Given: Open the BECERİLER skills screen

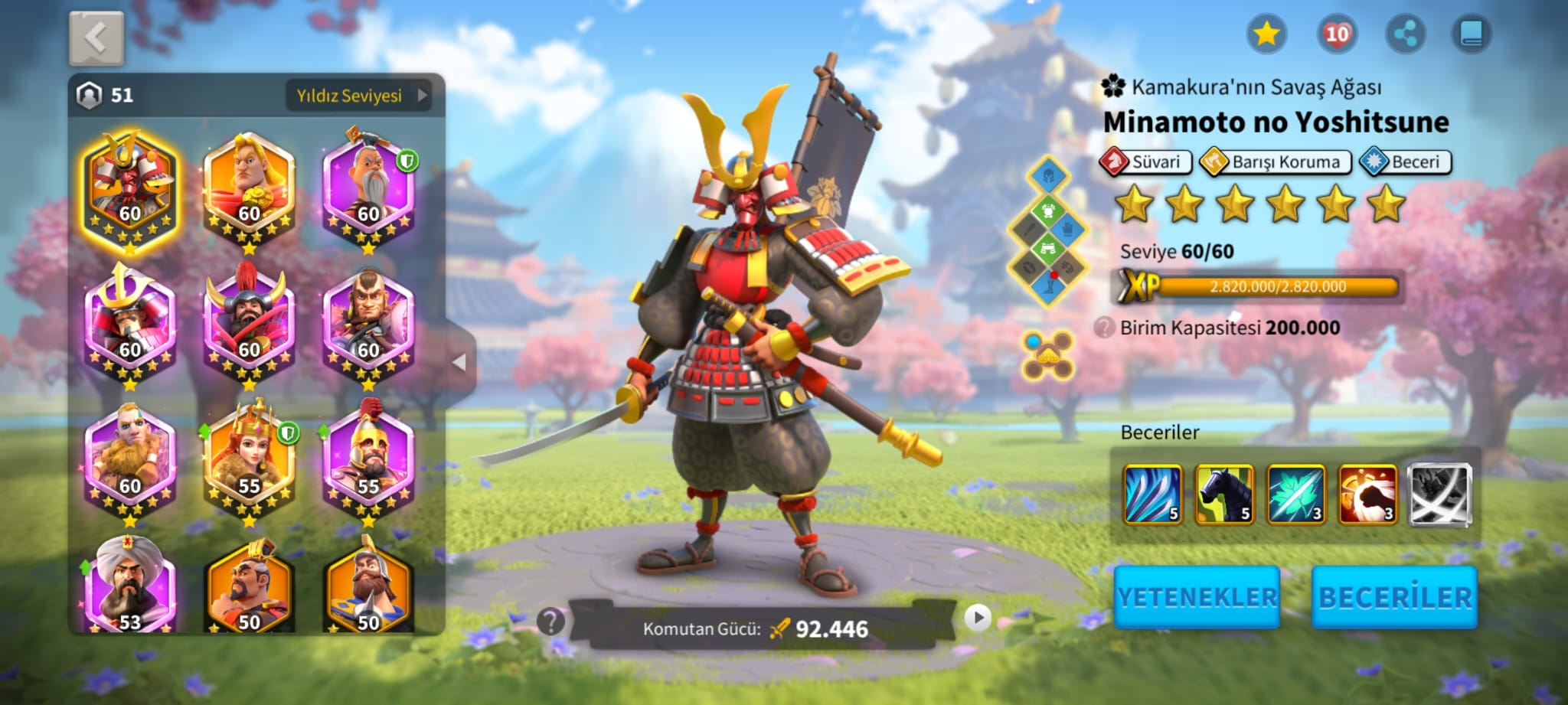Looking at the screenshot, I should 1394,597.
